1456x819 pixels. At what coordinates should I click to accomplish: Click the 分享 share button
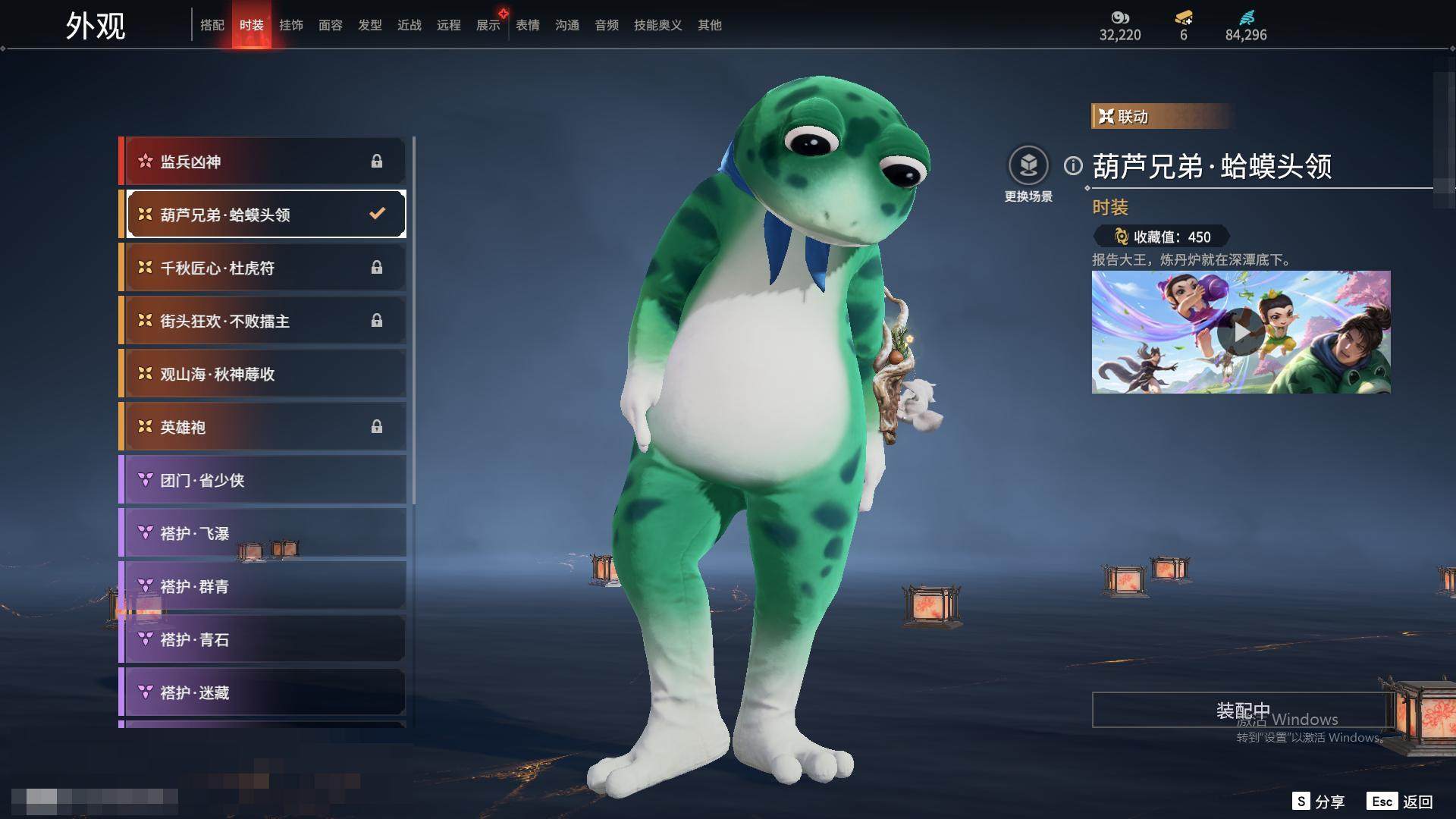coord(1319,802)
